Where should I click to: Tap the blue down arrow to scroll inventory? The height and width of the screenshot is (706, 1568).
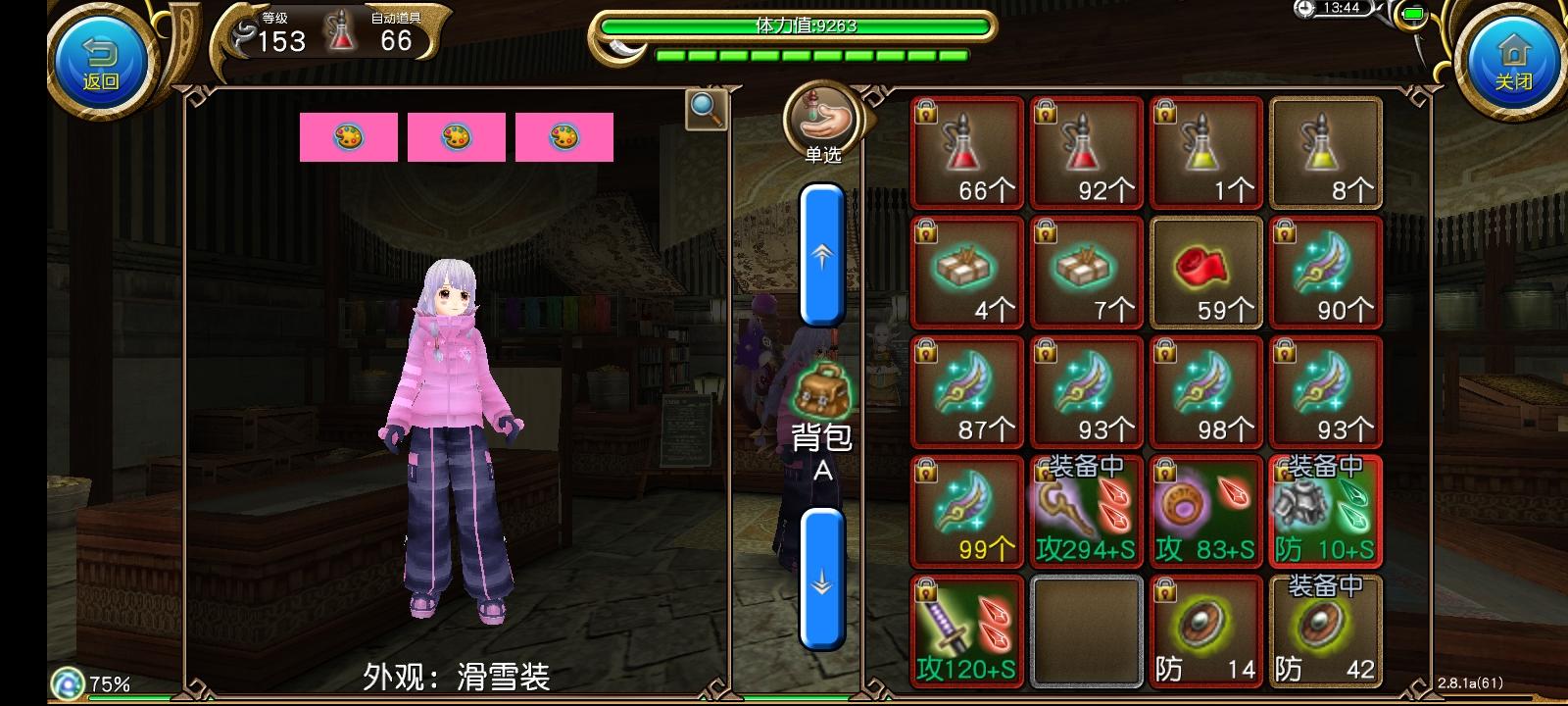(819, 583)
